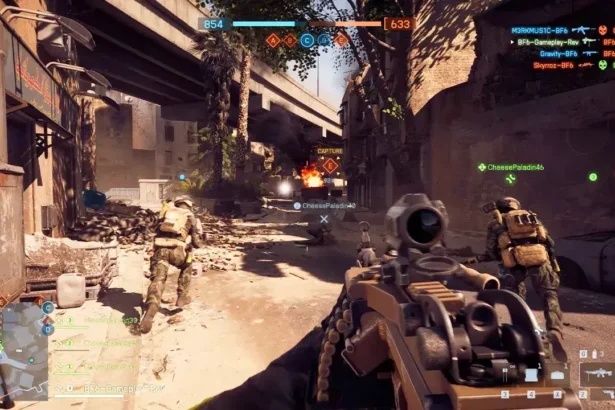Open the minimap
The width and height of the screenshot is (615, 410).
[24, 350]
